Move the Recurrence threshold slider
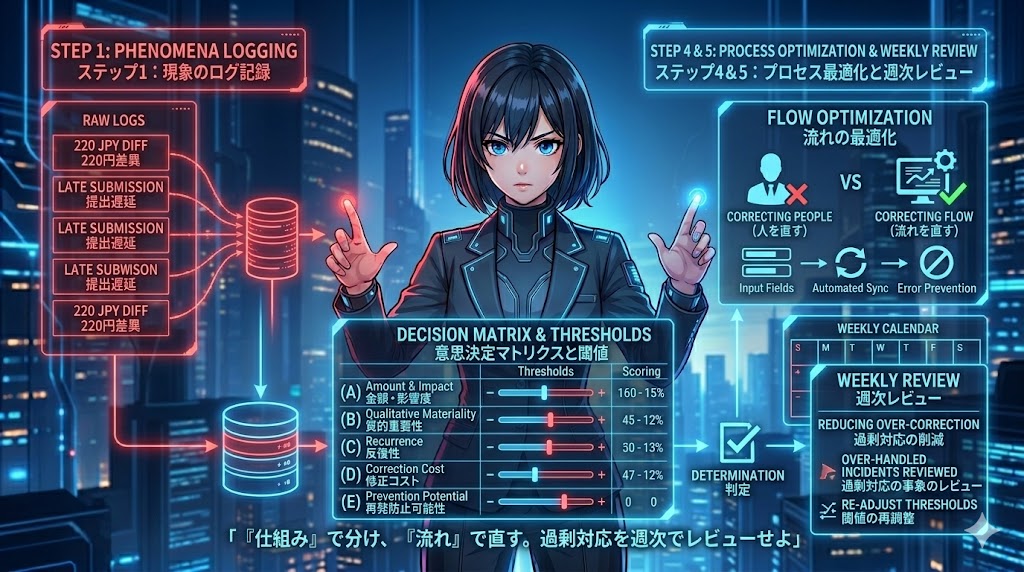 click(x=549, y=447)
